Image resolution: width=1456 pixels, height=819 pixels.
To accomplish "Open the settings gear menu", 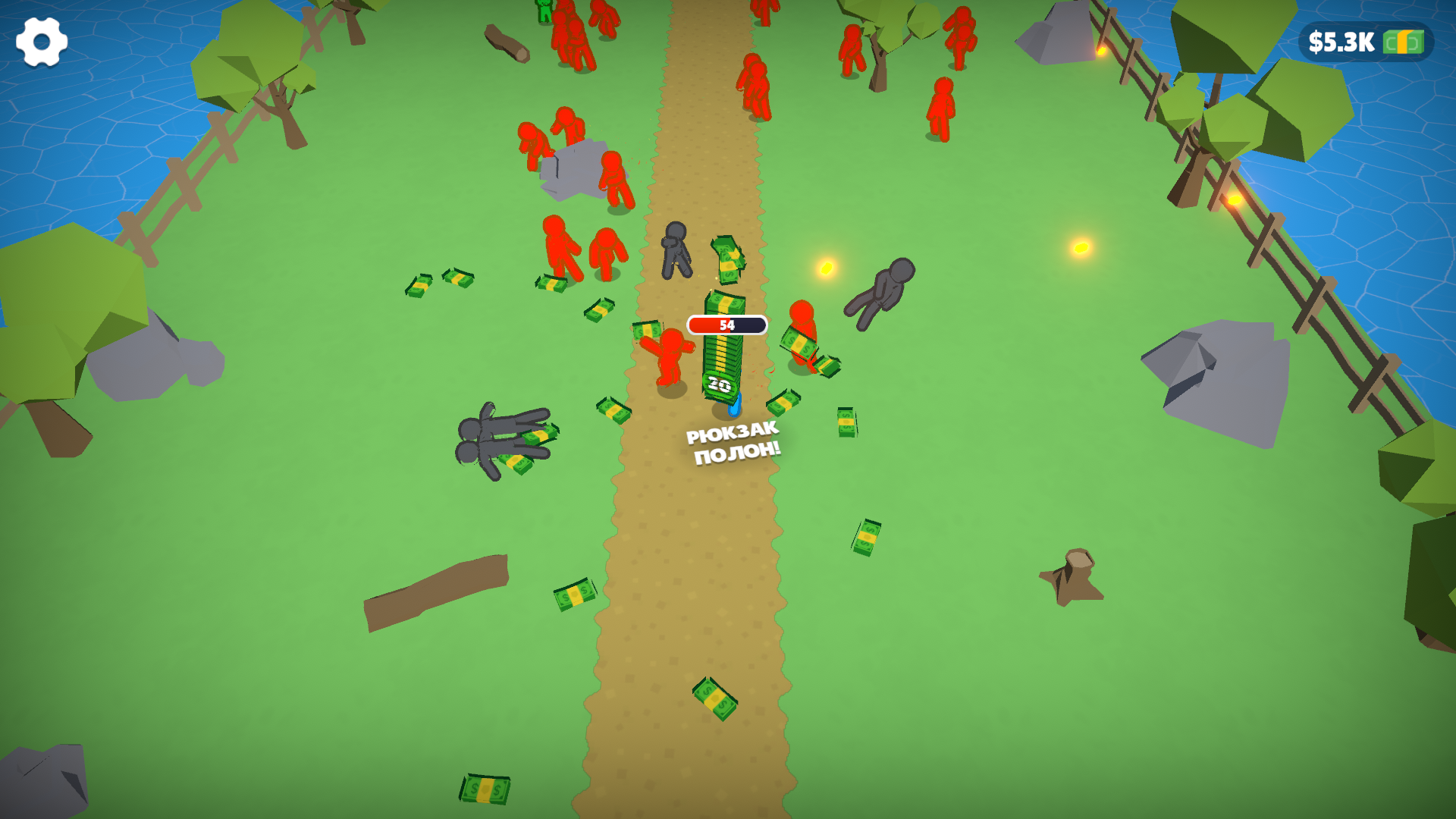I will (42, 42).
